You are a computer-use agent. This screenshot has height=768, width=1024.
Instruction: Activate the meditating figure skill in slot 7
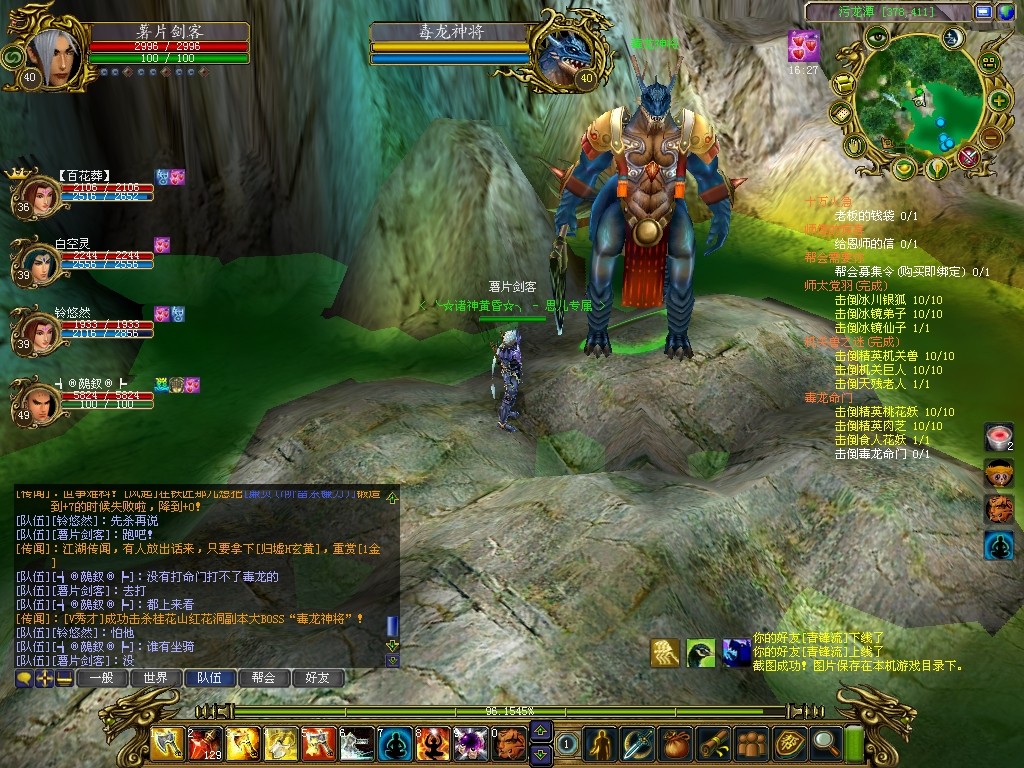point(395,744)
